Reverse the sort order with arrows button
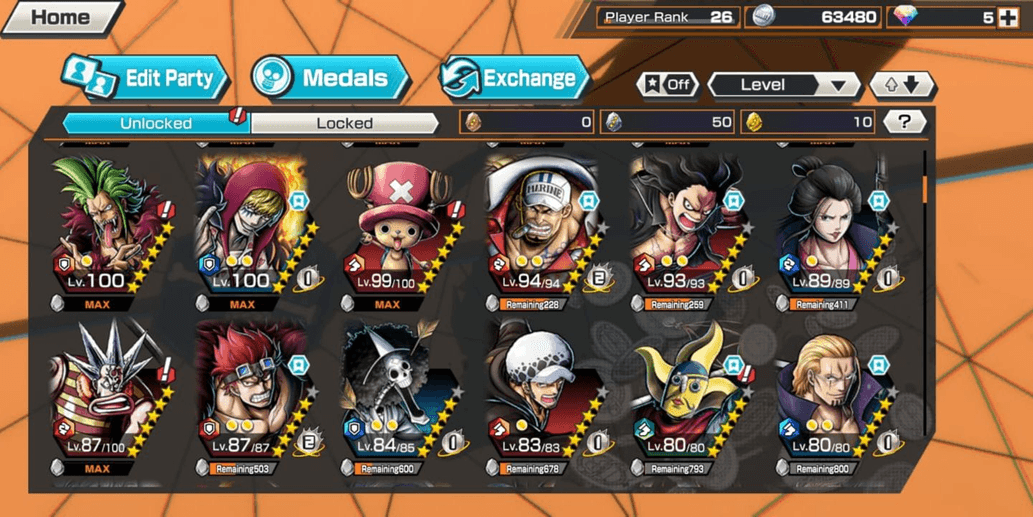 click(900, 85)
